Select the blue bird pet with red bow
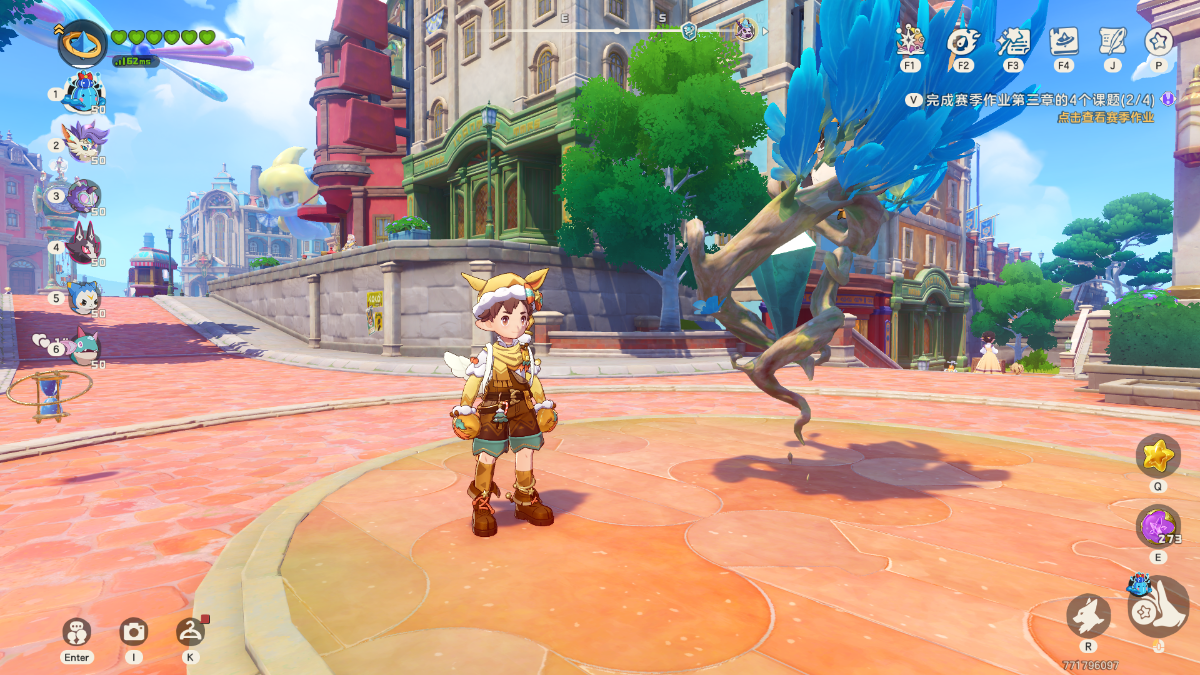 (x=83, y=93)
